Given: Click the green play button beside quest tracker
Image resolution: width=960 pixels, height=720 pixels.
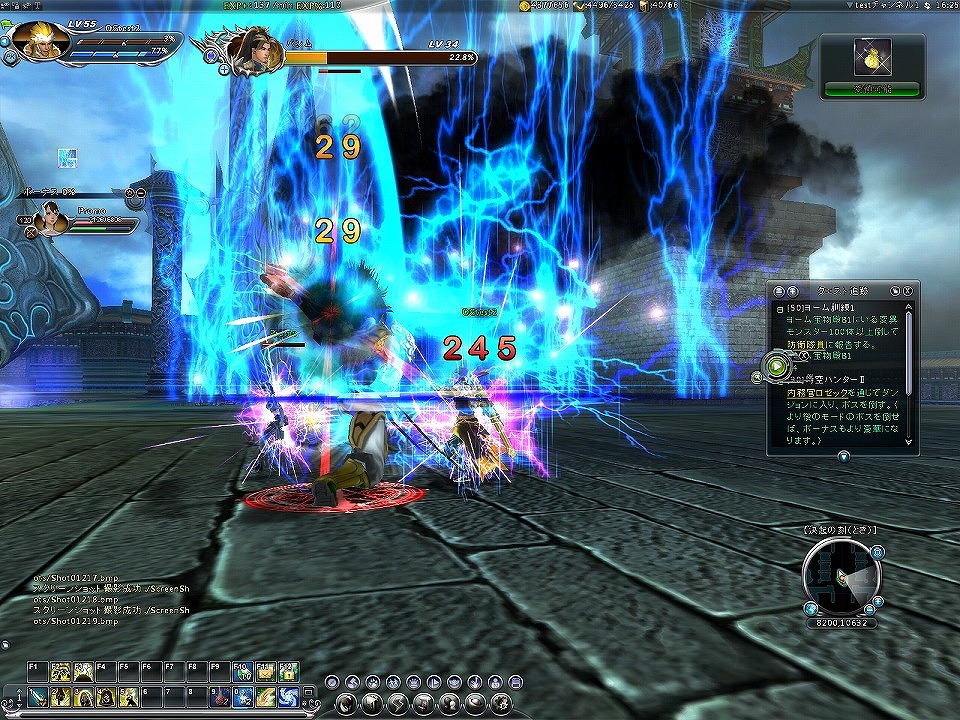Looking at the screenshot, I should [777, 366].
